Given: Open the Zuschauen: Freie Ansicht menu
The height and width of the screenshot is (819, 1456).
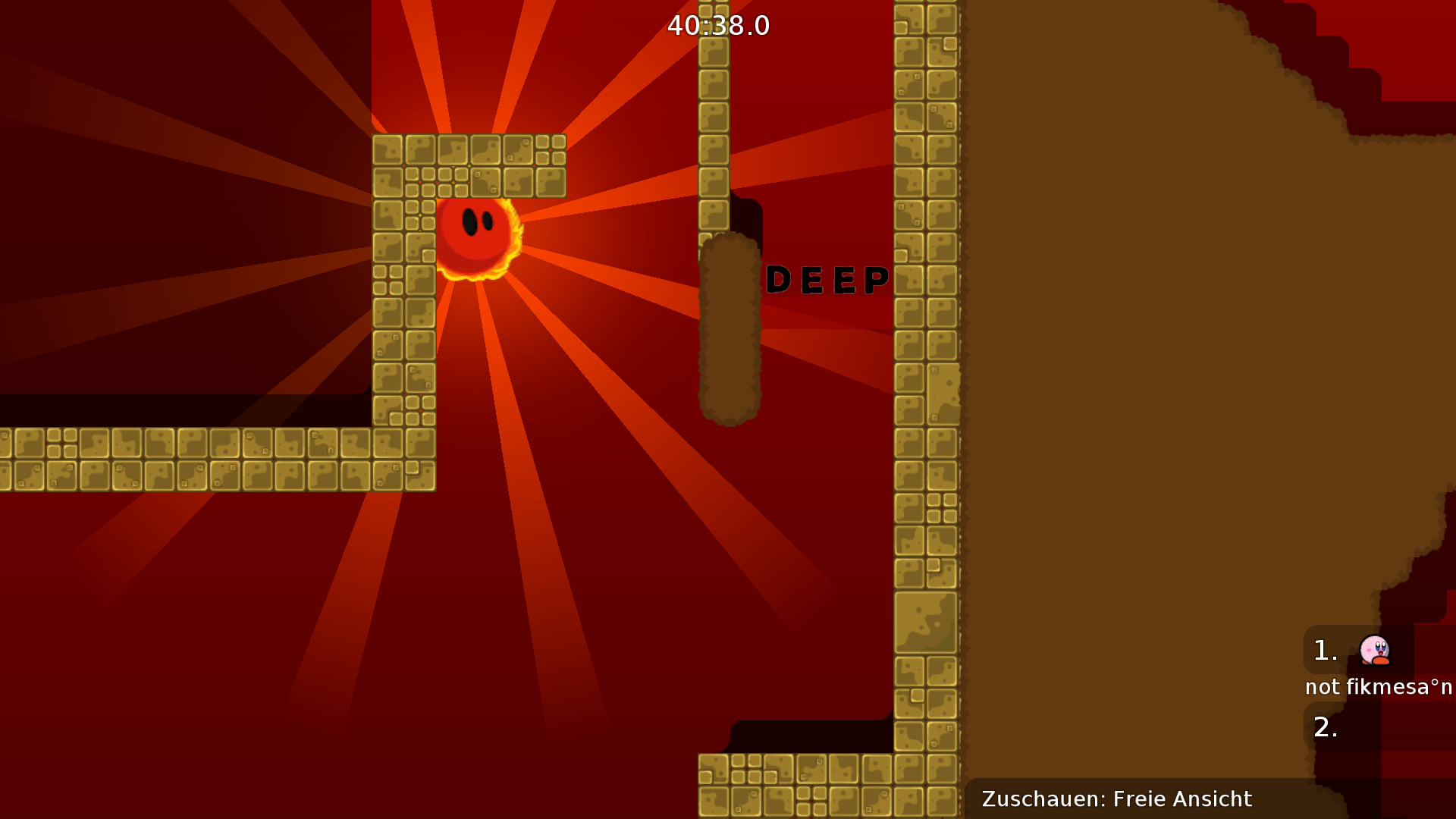Looking at the screenshot, I should click(1117, 799).
